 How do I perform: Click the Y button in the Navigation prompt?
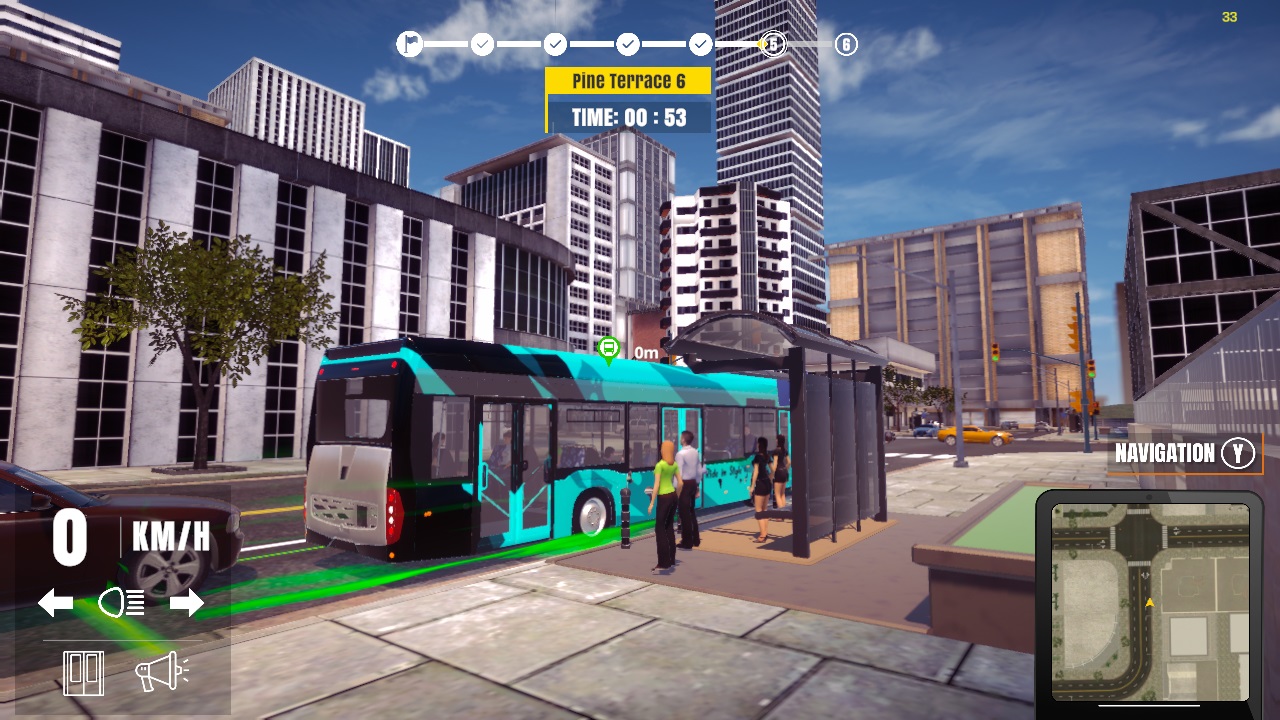pyautogui.click(x=1237, y=453)
